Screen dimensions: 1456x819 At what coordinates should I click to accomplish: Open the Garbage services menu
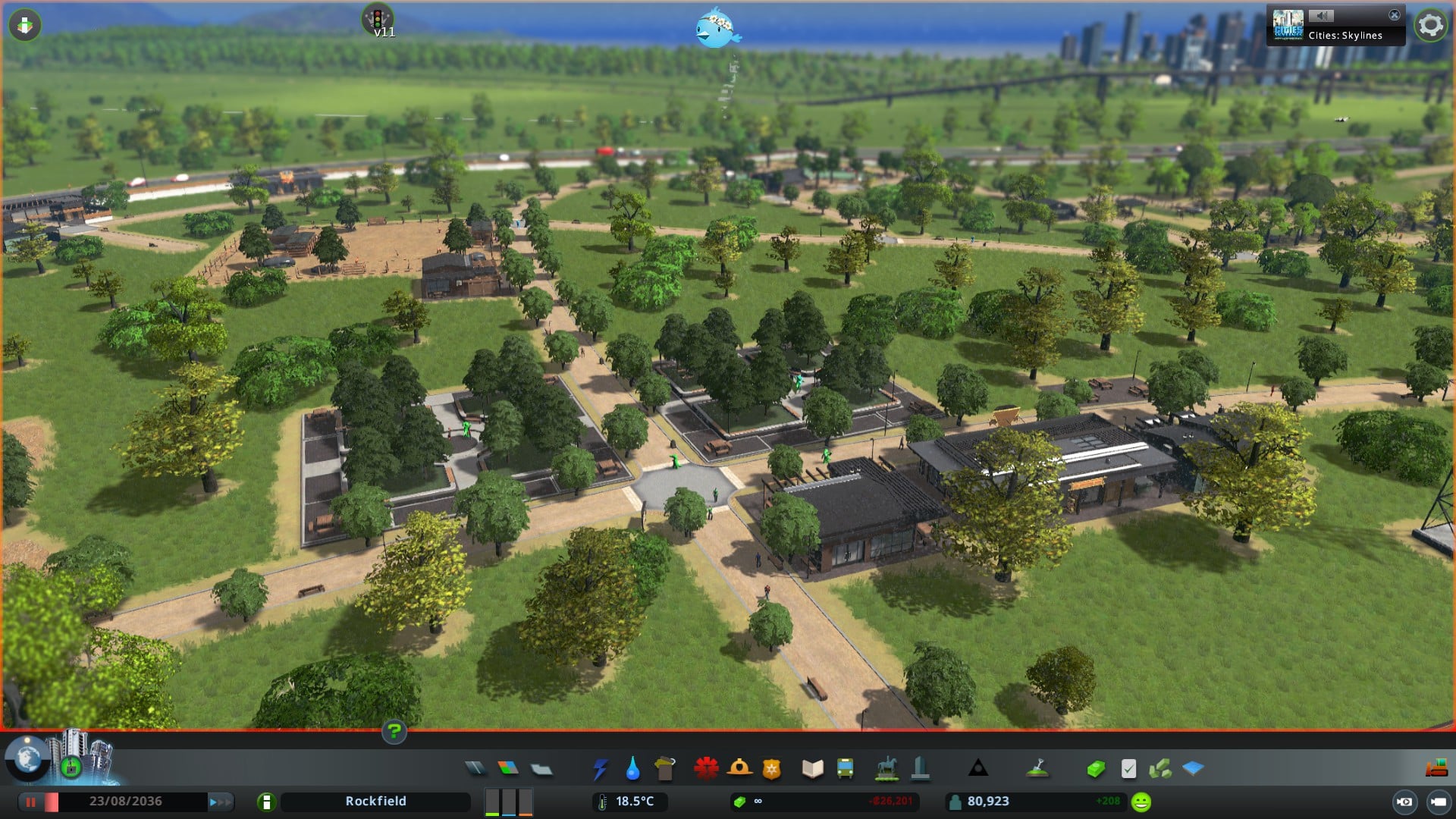[665, 769]
